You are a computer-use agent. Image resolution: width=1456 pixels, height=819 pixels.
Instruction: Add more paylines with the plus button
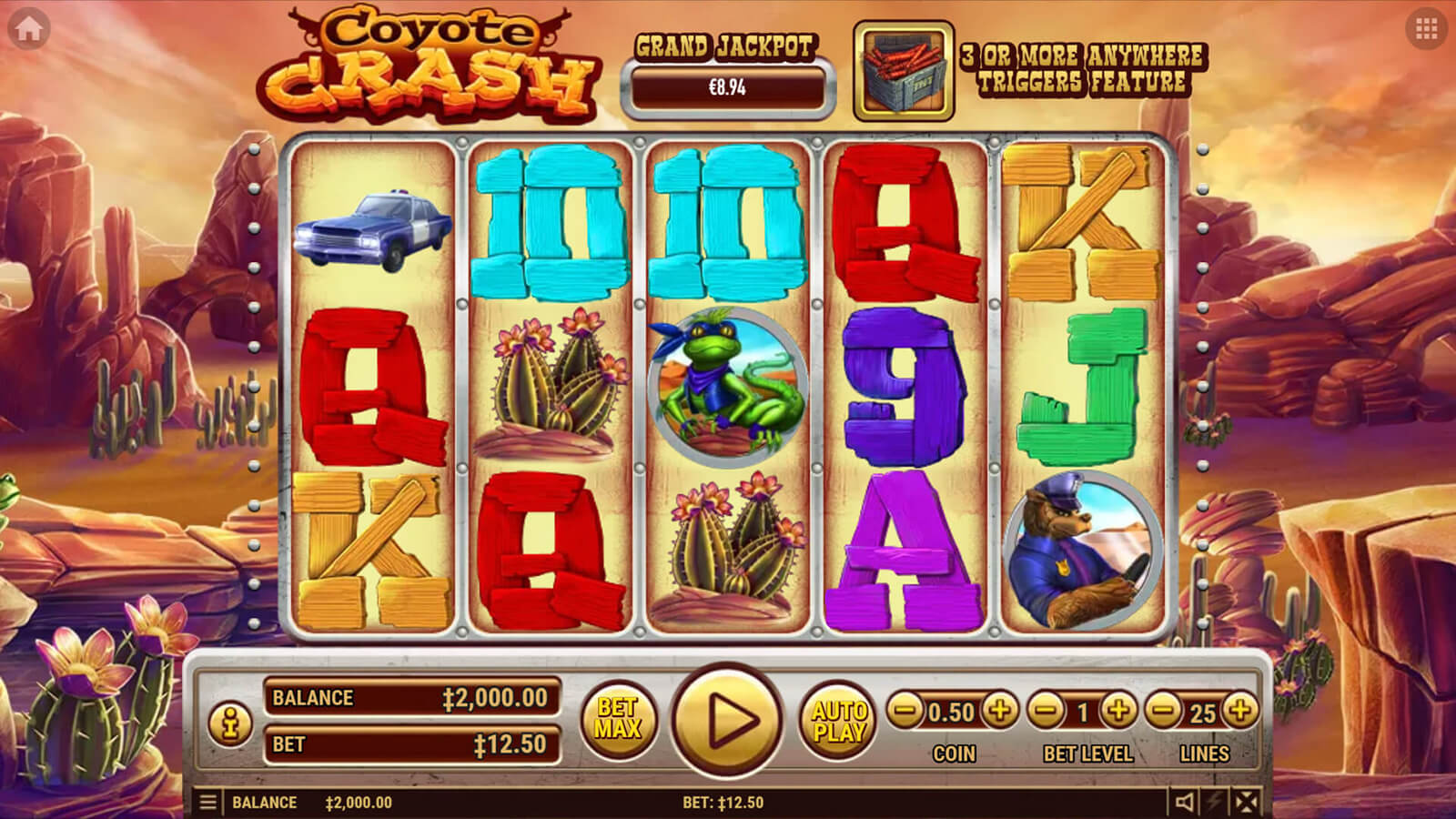(x=1239, y=710)
